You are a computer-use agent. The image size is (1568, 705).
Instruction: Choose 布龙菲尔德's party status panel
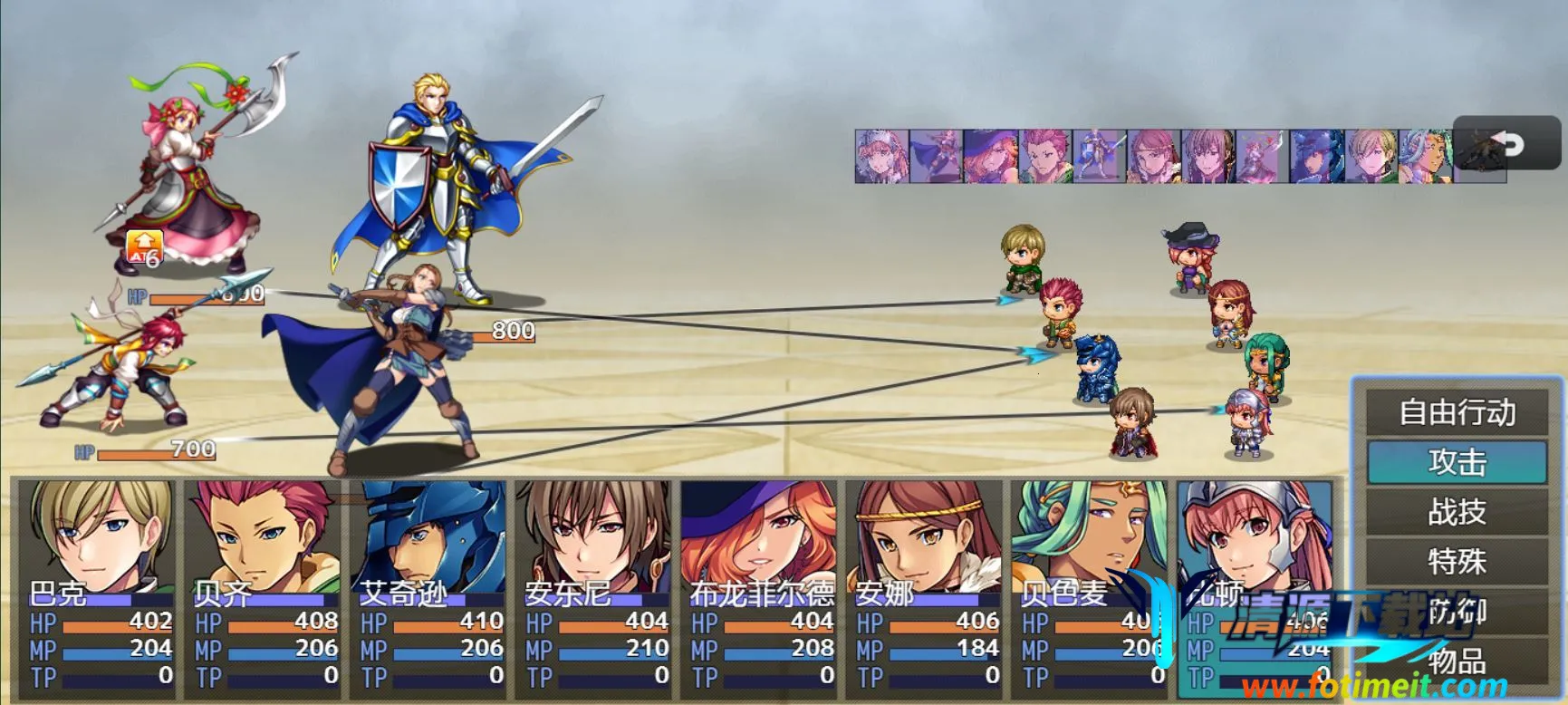[760, 587]
